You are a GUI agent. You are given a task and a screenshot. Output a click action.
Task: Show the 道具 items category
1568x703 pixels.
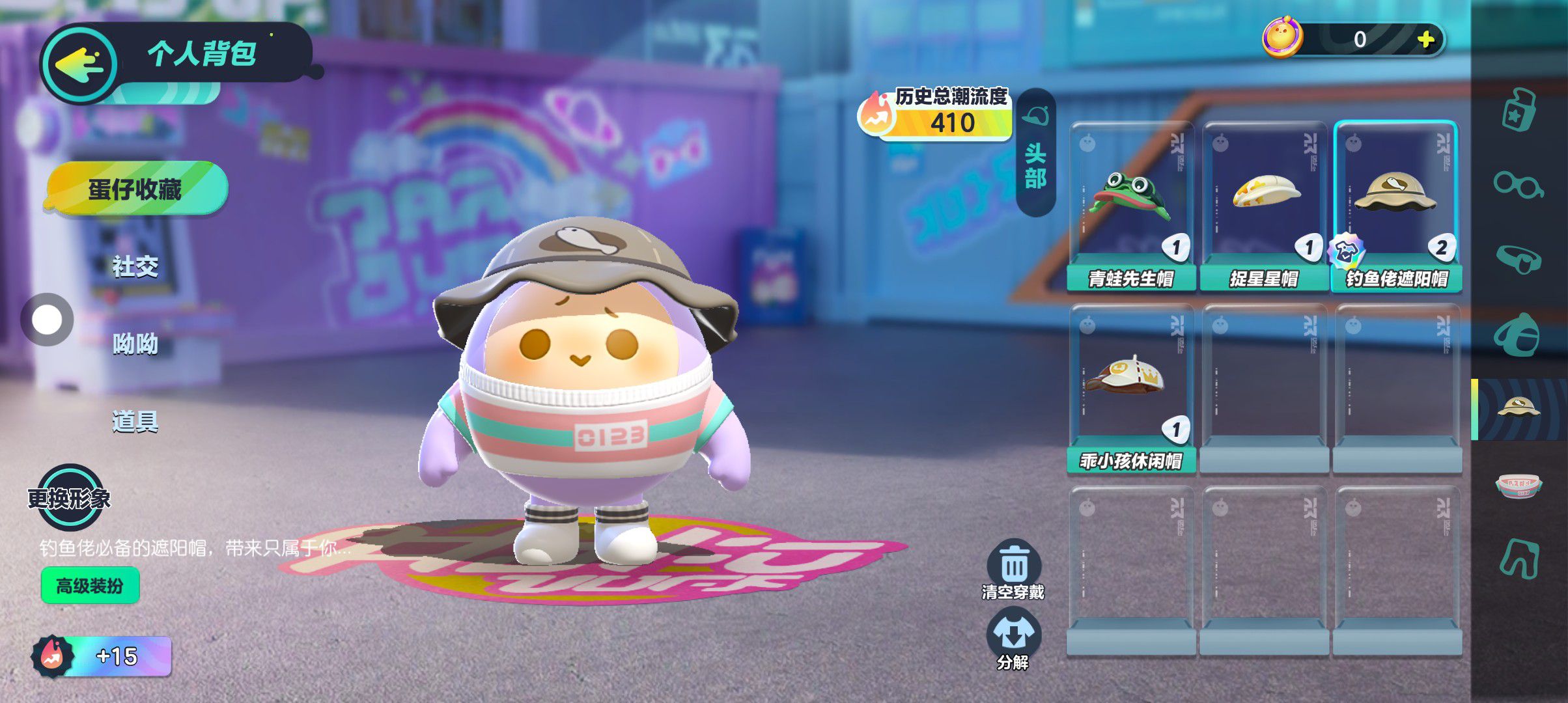pos(135,422)
